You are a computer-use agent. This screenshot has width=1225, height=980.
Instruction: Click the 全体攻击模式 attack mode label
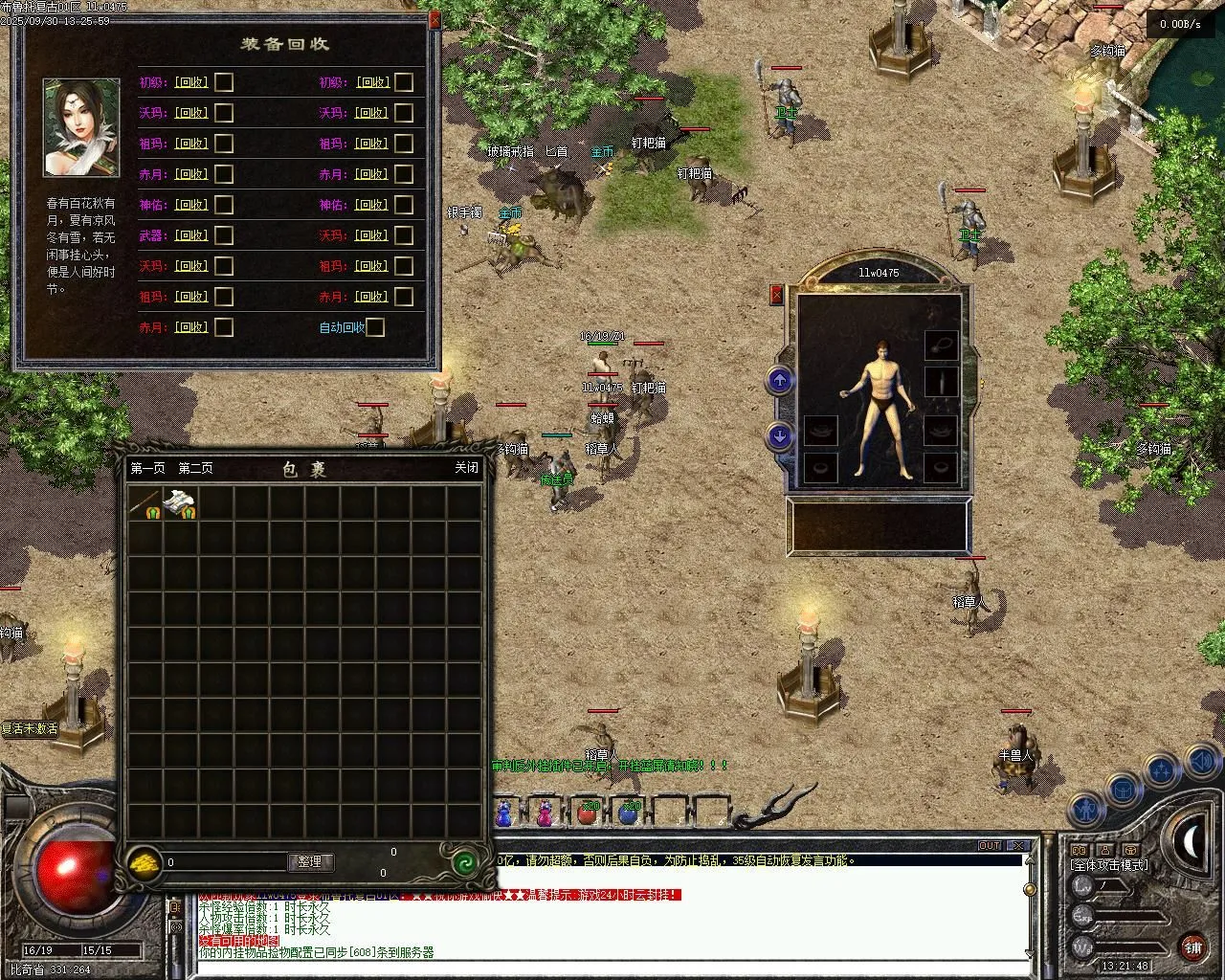coord(1109,865)
